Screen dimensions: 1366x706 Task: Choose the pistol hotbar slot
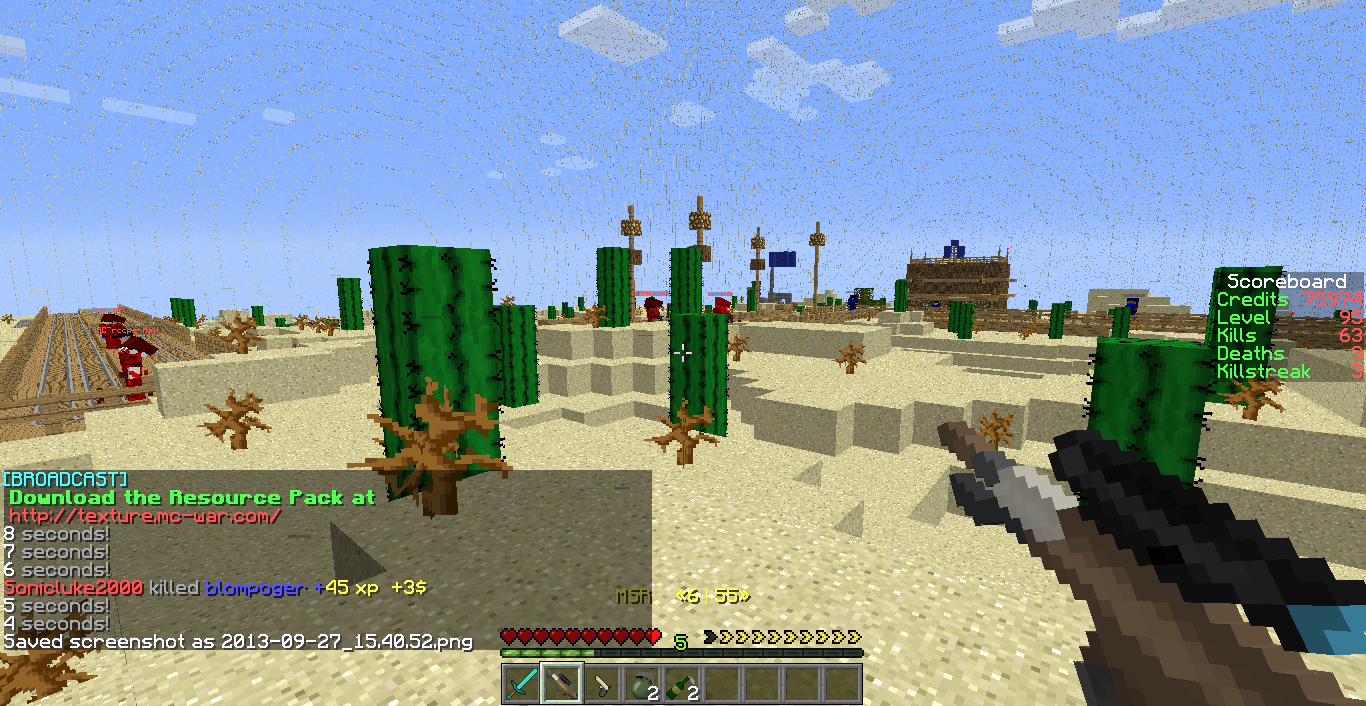tap(602, 685)
